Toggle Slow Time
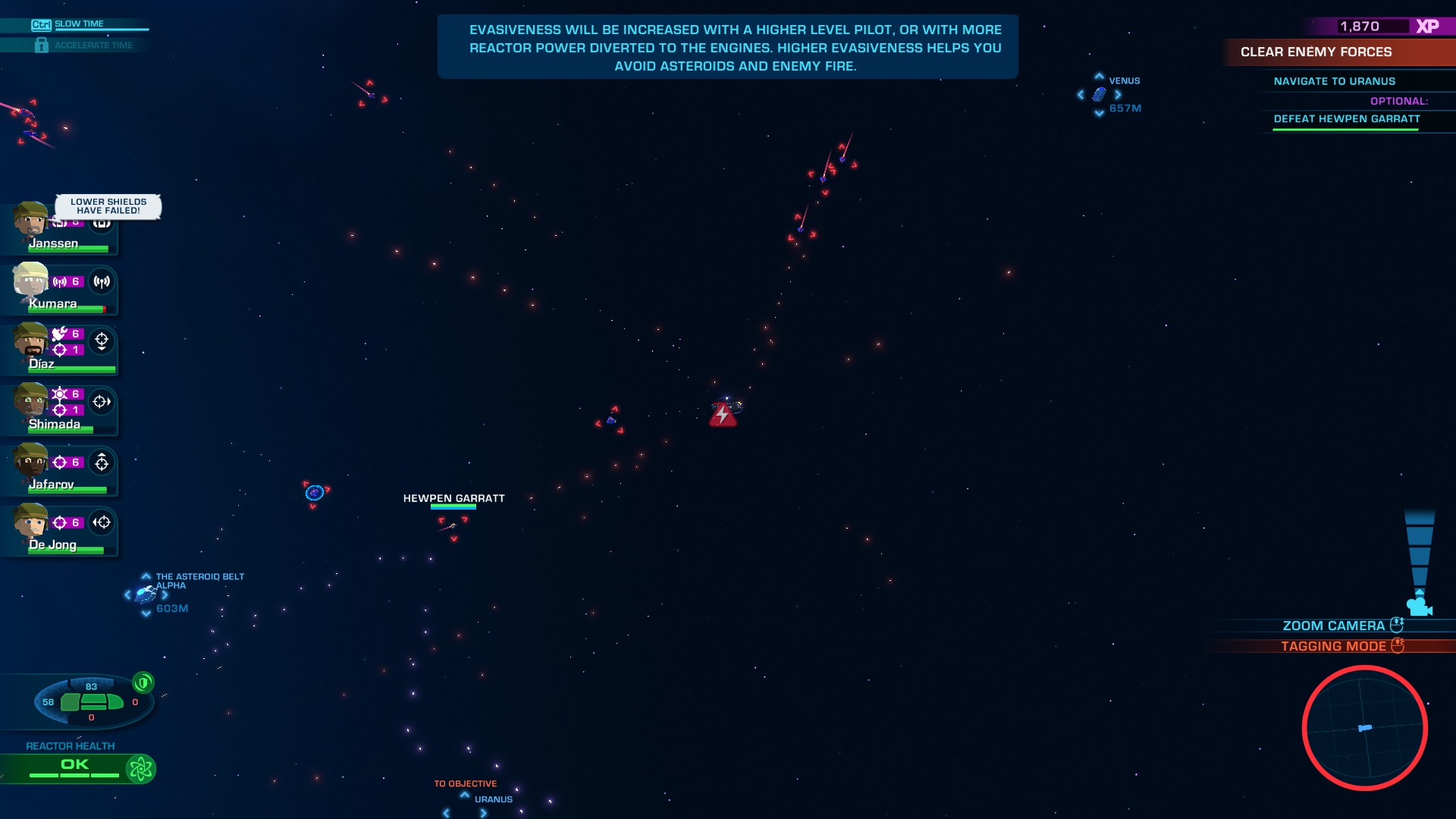The width and height of the screenshot is (1456, 819). pos(79,24)
